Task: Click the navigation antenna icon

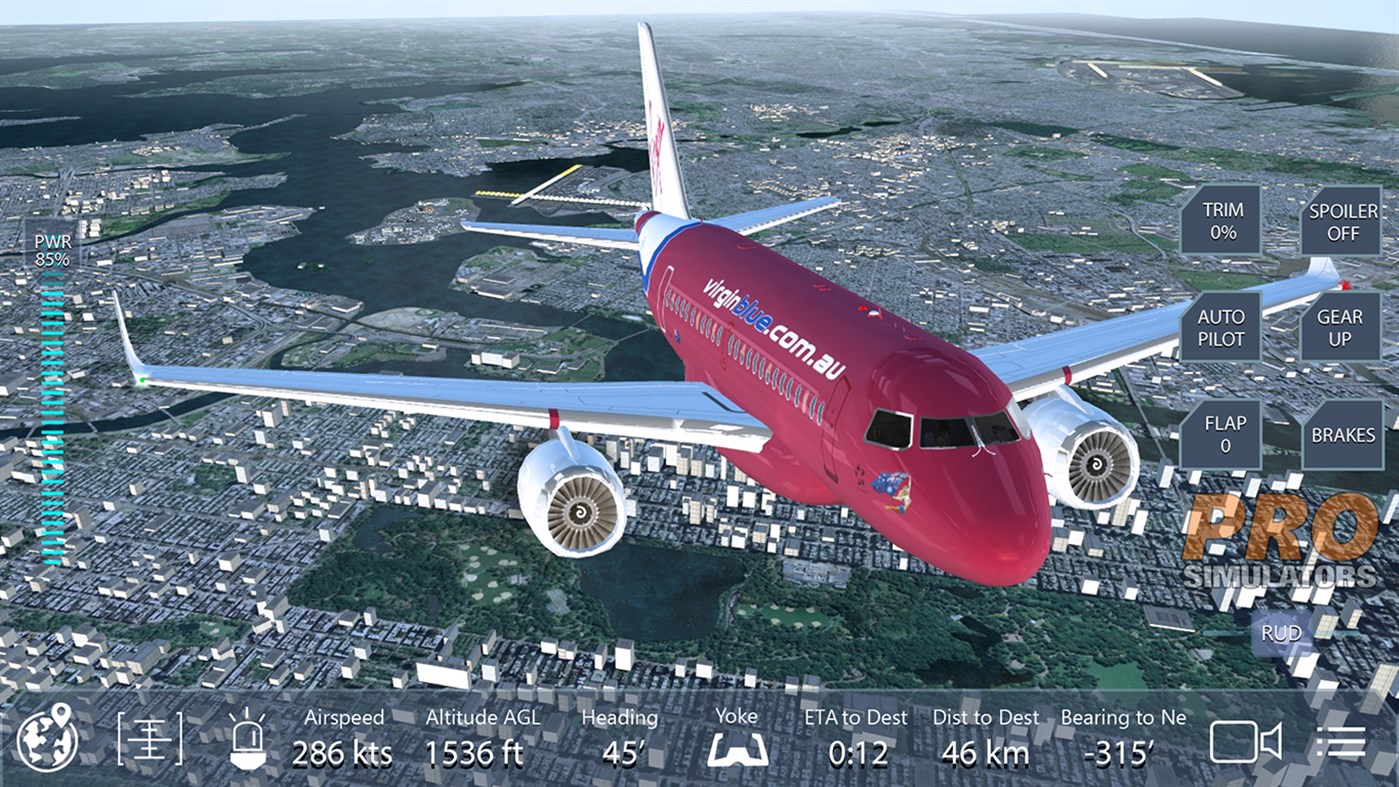Action: (x=148, y=740)
